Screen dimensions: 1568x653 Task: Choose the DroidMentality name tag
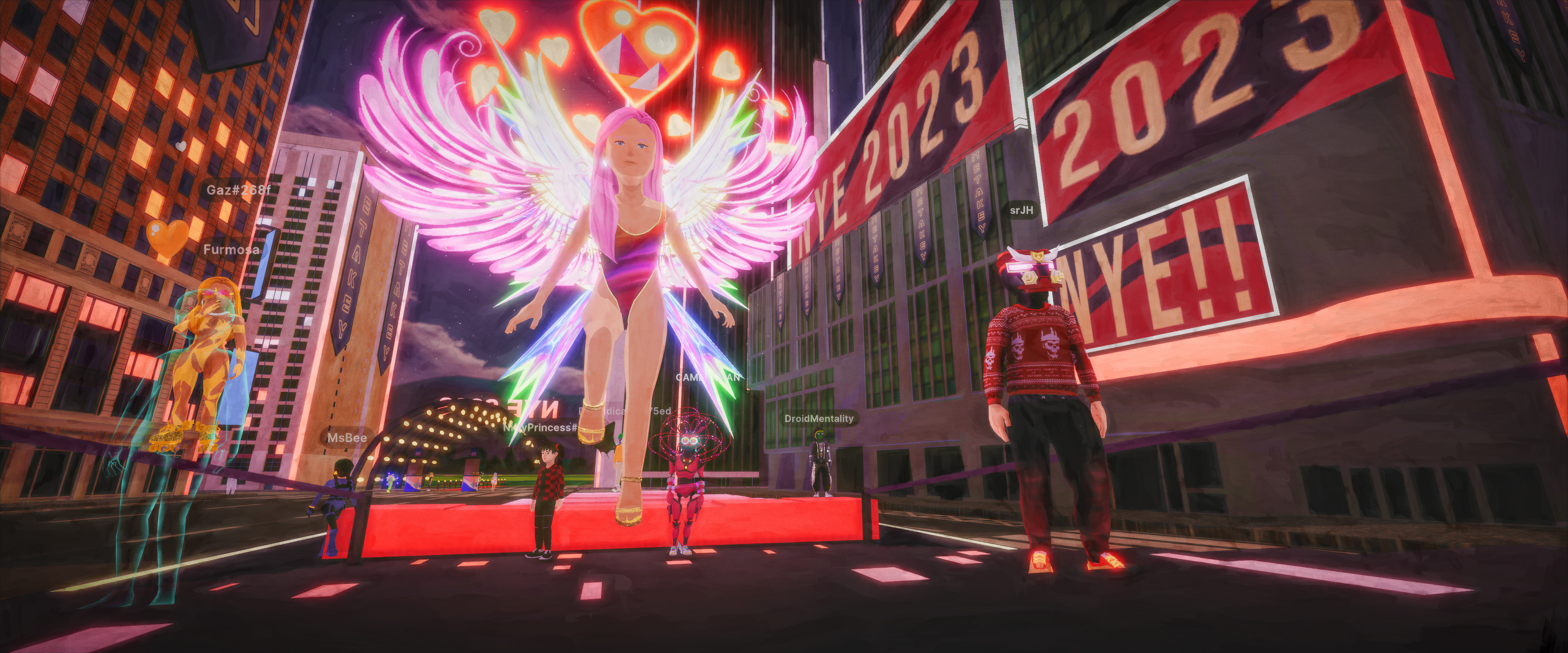tap(819, 418)
